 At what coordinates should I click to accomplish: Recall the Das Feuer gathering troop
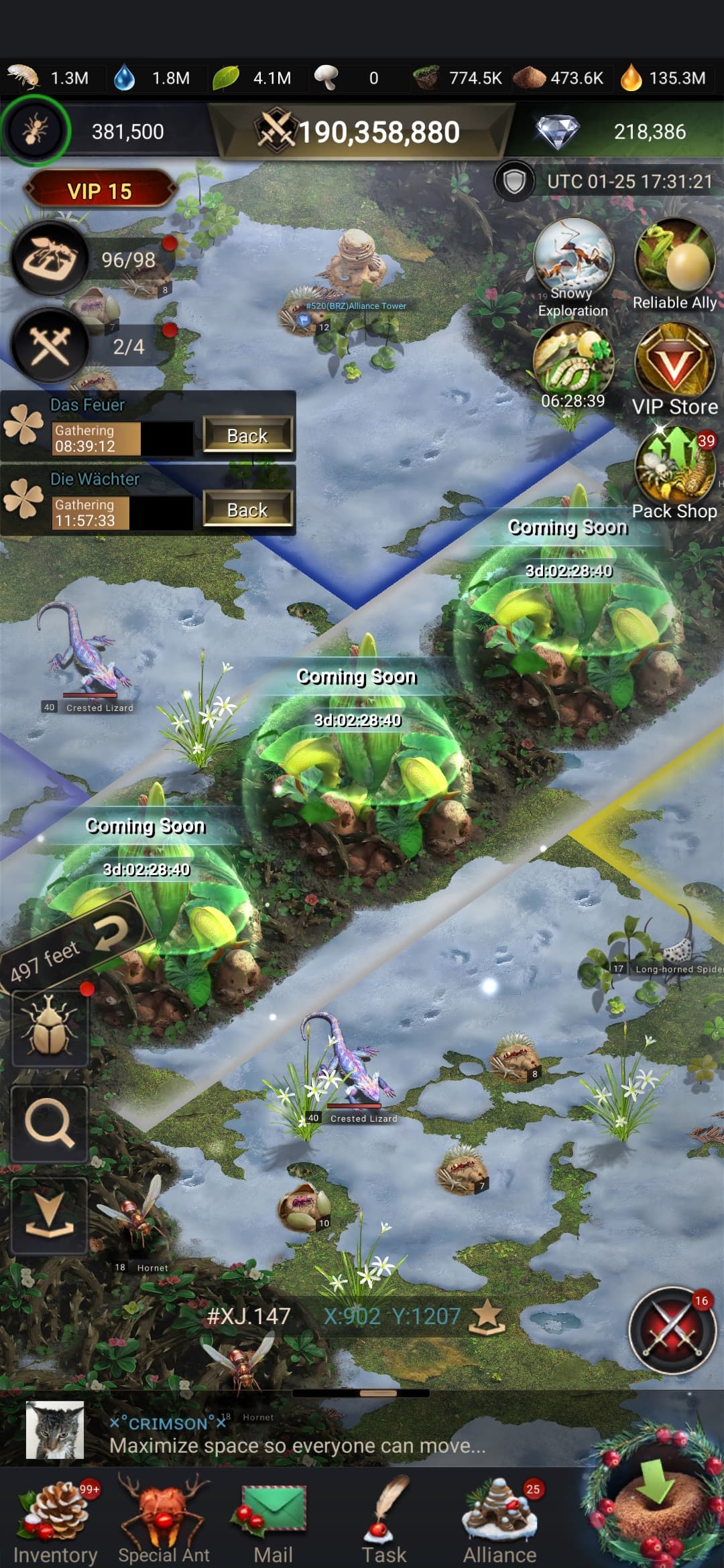pyautogui.click(x=247, y=436)
